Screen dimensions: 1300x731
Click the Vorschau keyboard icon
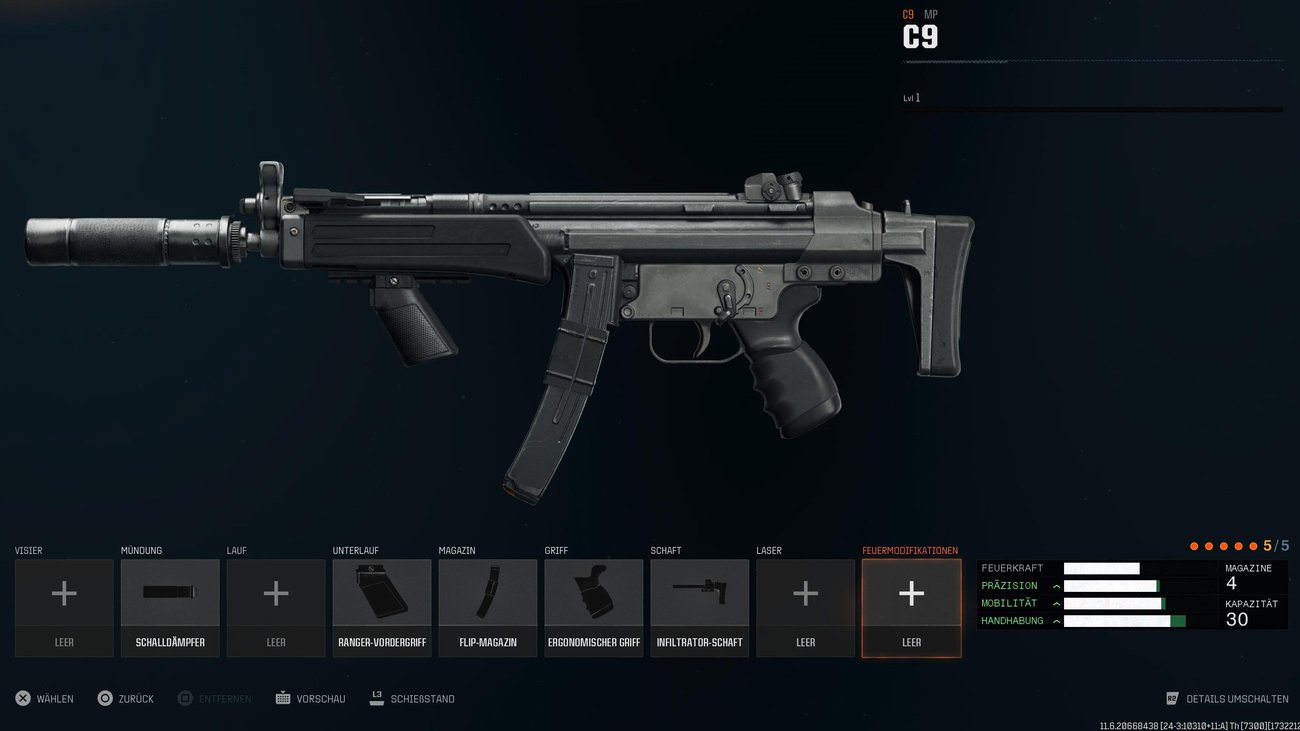(283, 698)
